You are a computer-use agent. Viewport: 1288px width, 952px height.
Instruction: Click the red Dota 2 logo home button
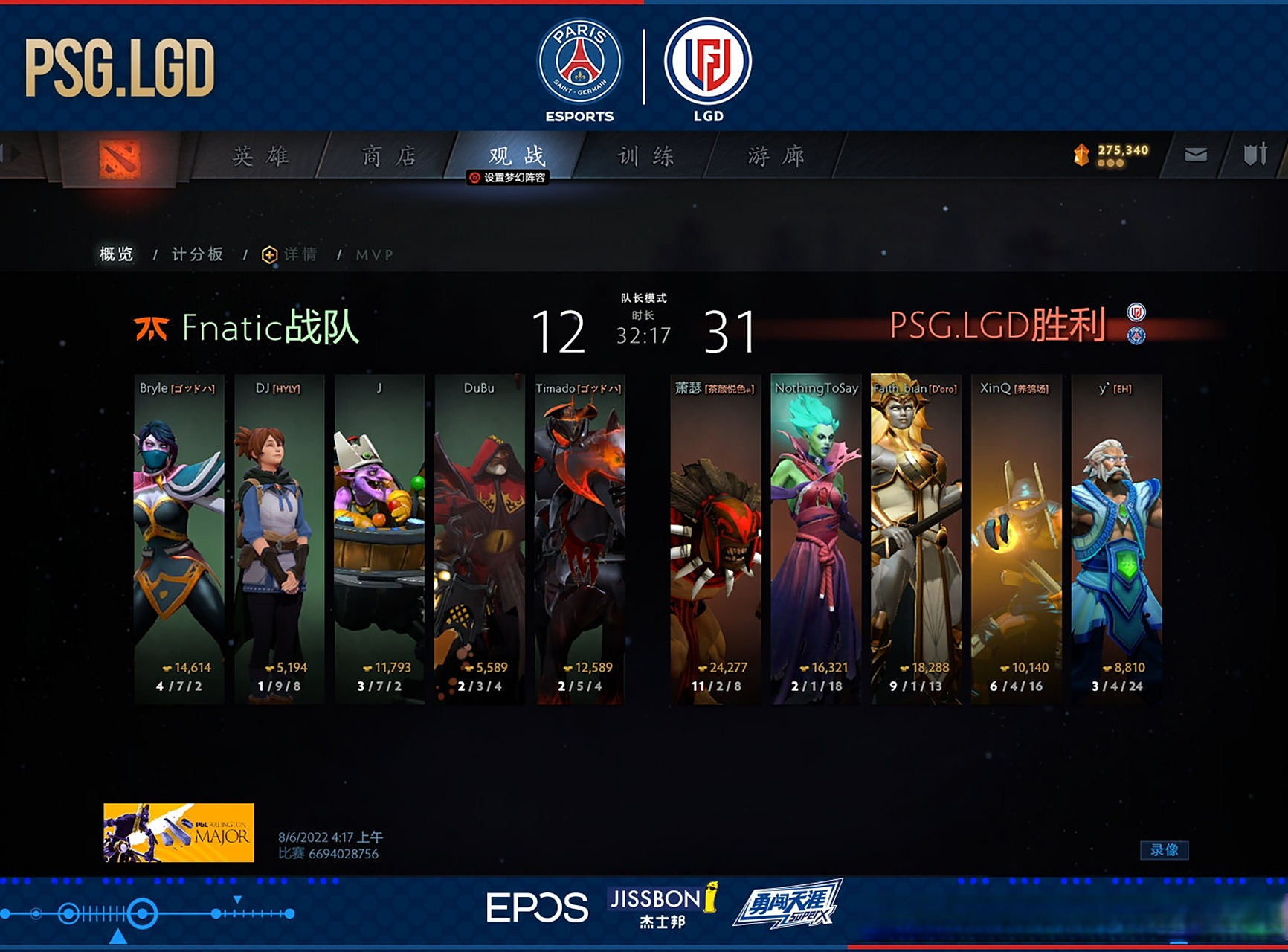coord(119,158)
